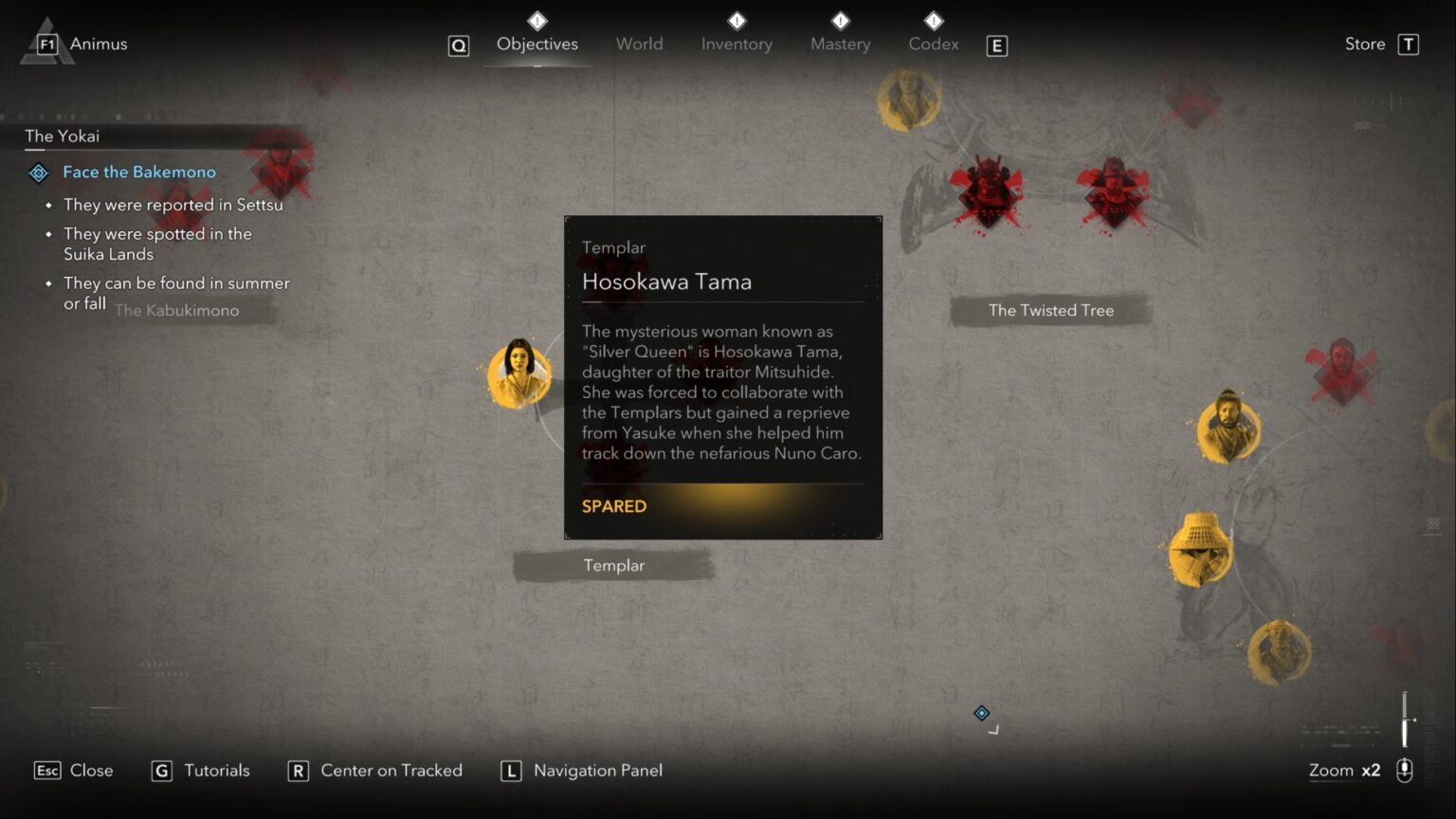Select Hosokawa Tama's portrait on the board
The width and height of the screenshot is (1456, 819).
518,373
